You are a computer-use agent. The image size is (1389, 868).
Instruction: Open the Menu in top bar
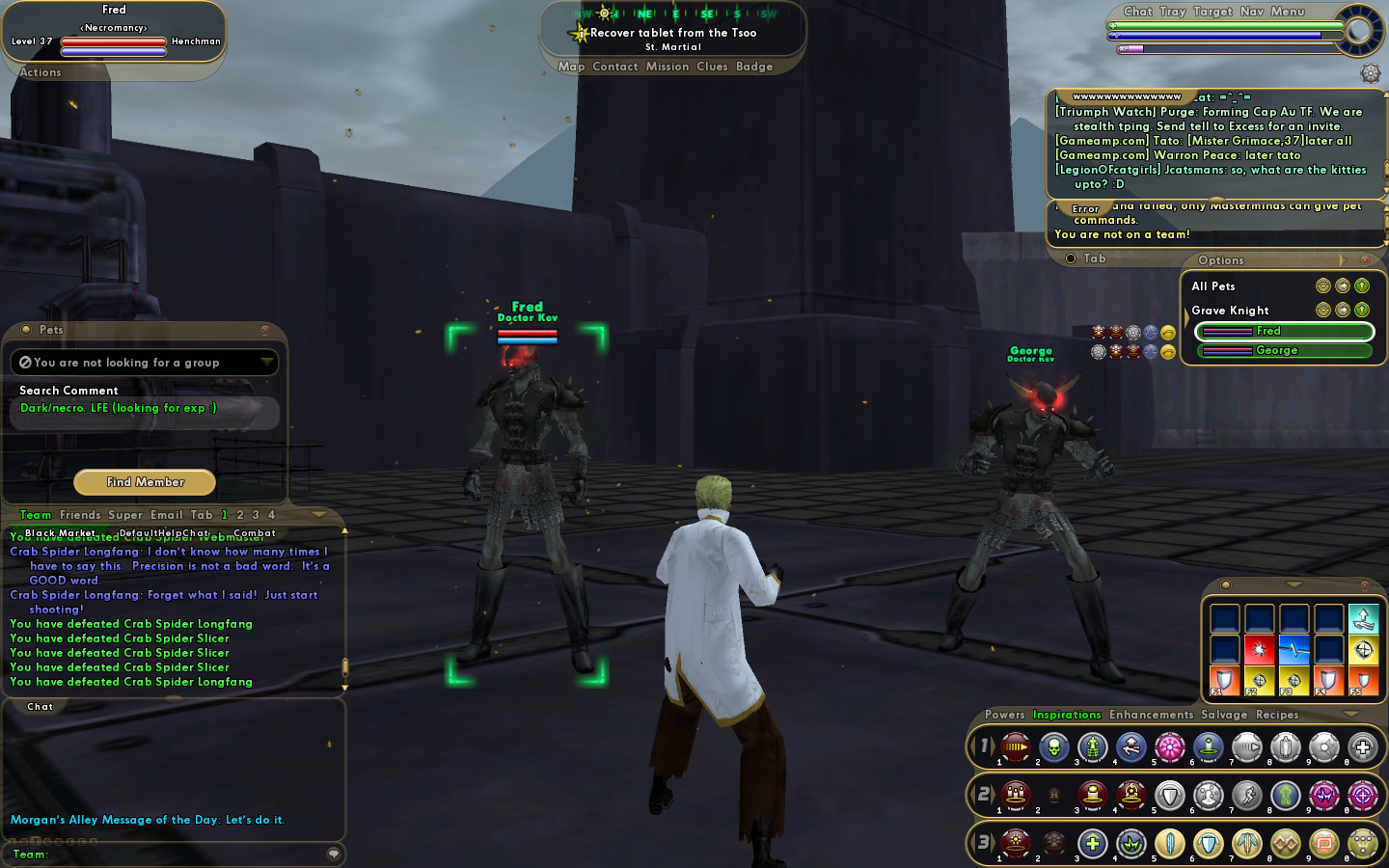1287,12
